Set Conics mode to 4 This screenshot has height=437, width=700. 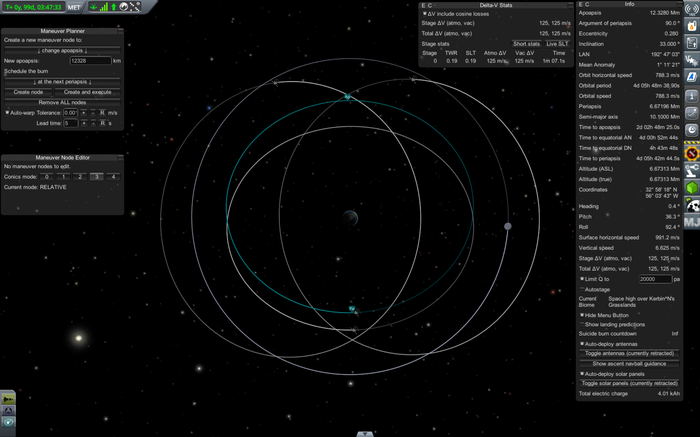click(x=113, y=176)
